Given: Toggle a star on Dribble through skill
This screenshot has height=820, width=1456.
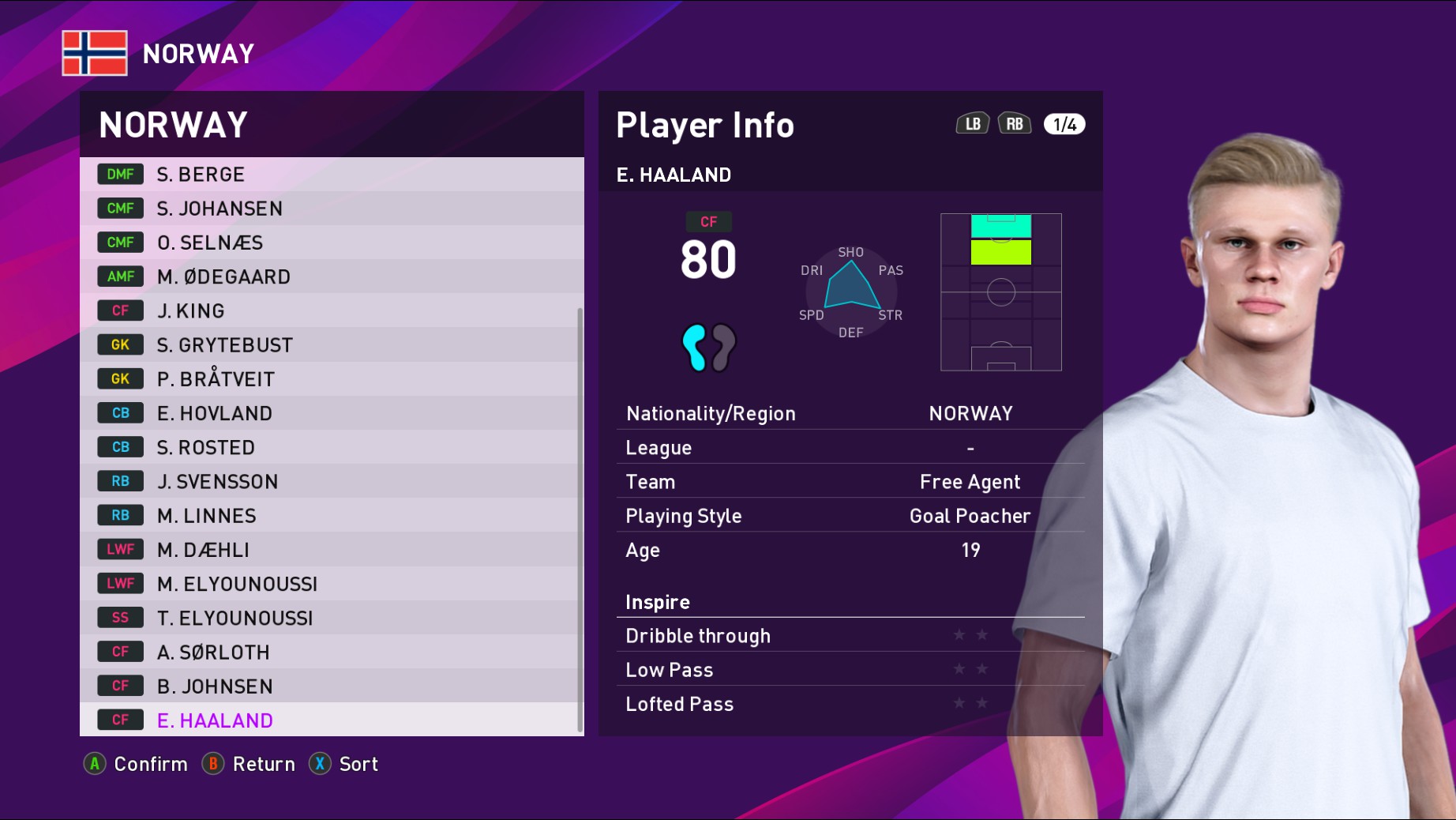Looking at the screenshot, I should coord(970,635).
